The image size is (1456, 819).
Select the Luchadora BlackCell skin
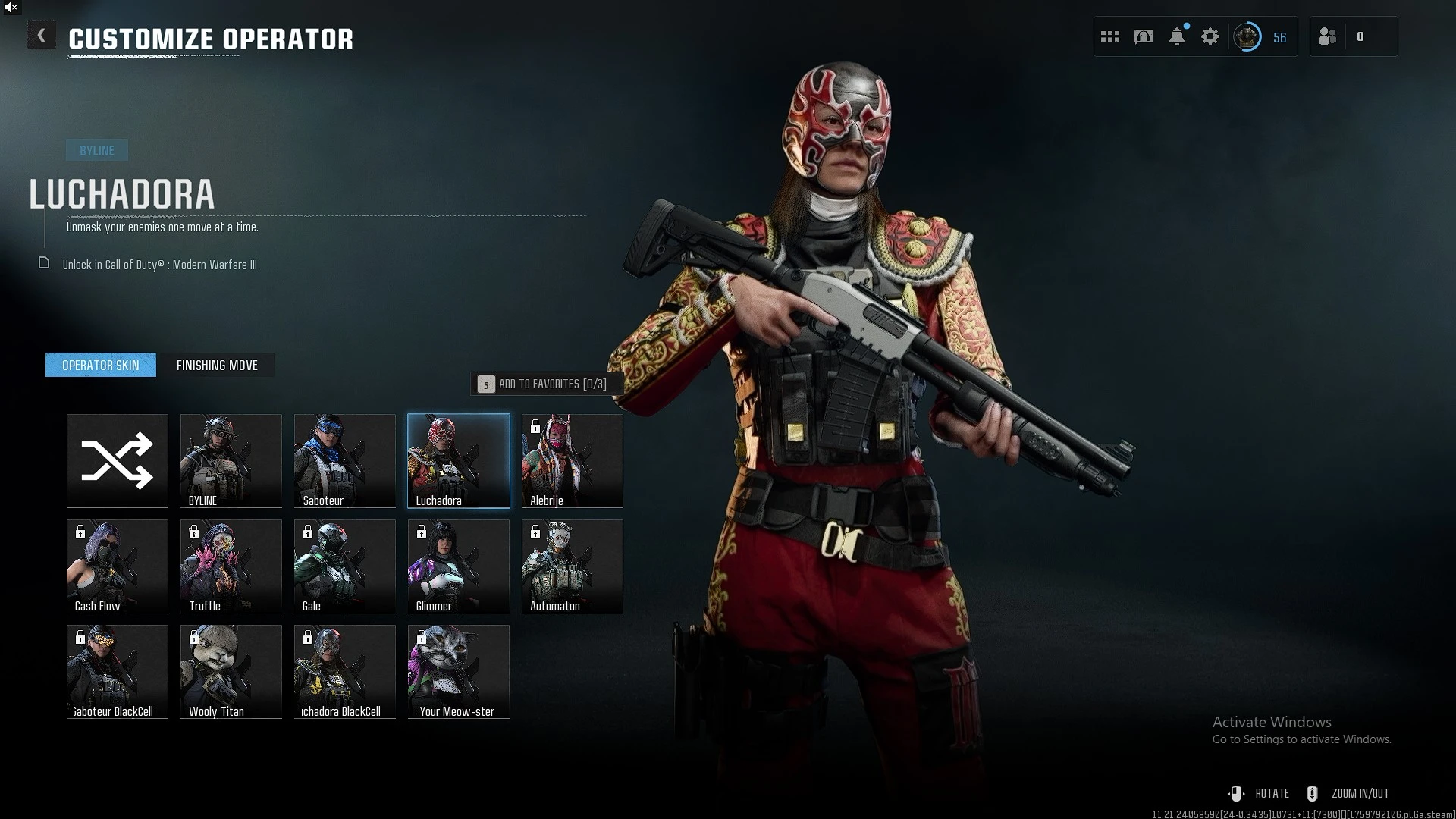(345, 671)
